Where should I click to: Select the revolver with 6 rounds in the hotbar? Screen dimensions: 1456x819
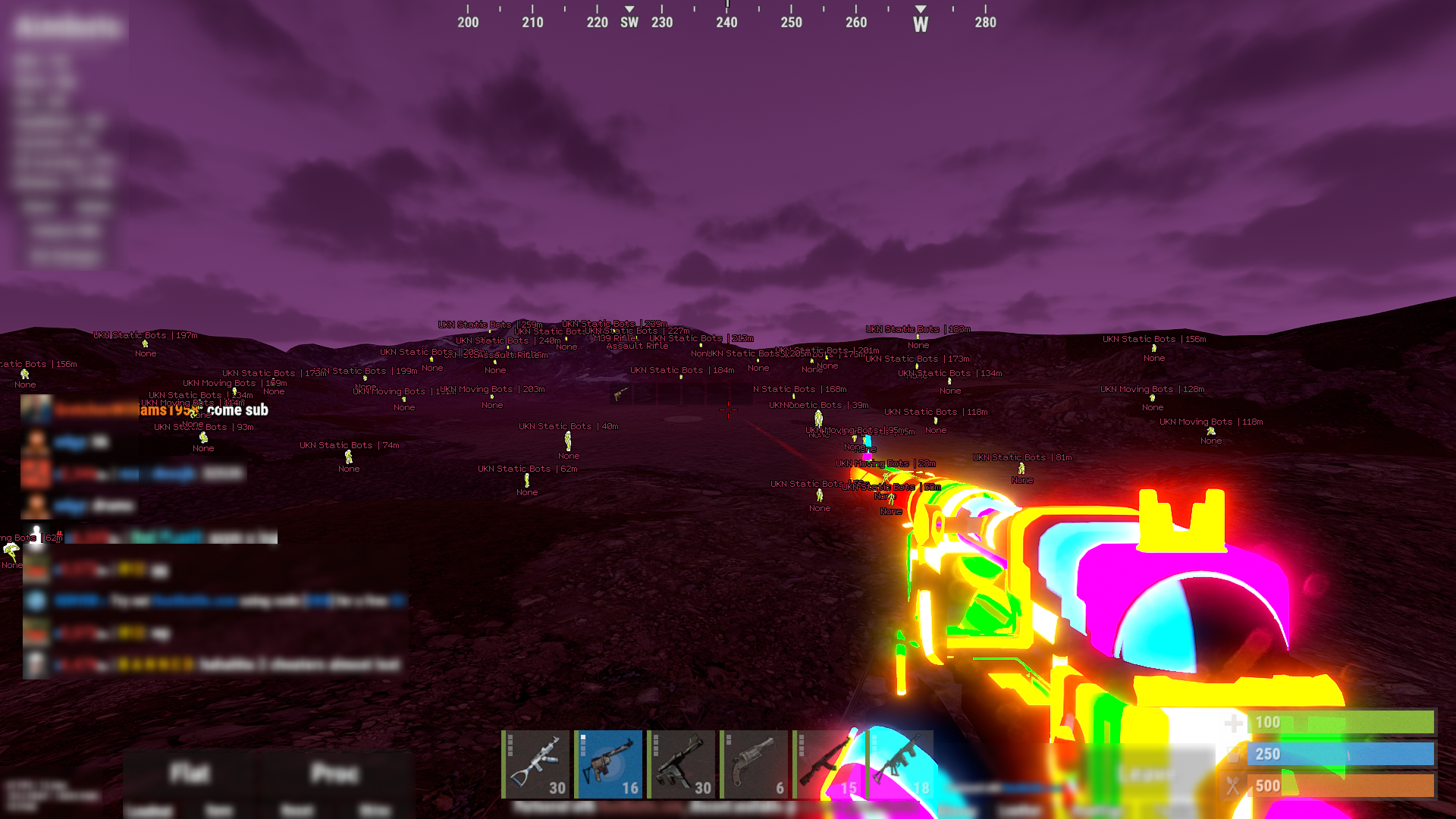pyautogui.click(x=755, y=764)
